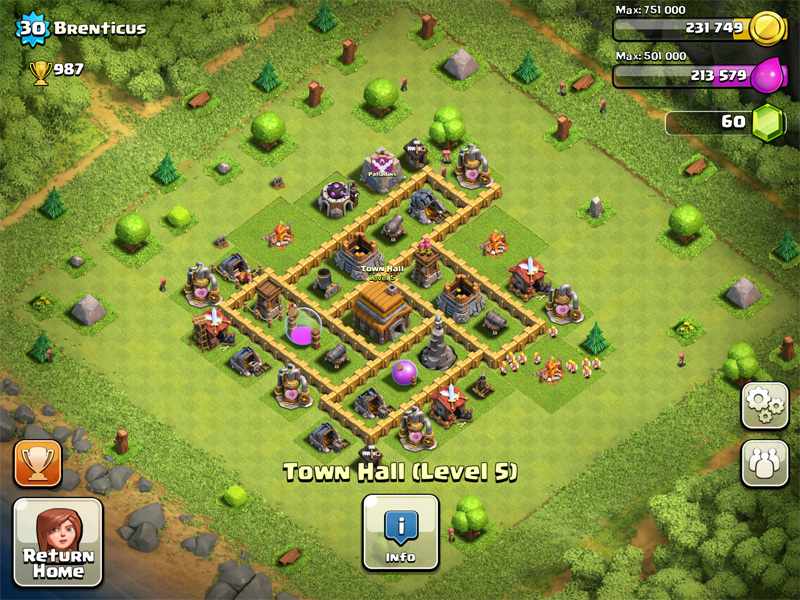The height and width of the screenshot is (600, 800).
Task: Return to your home village
Action: pos(57,541)
